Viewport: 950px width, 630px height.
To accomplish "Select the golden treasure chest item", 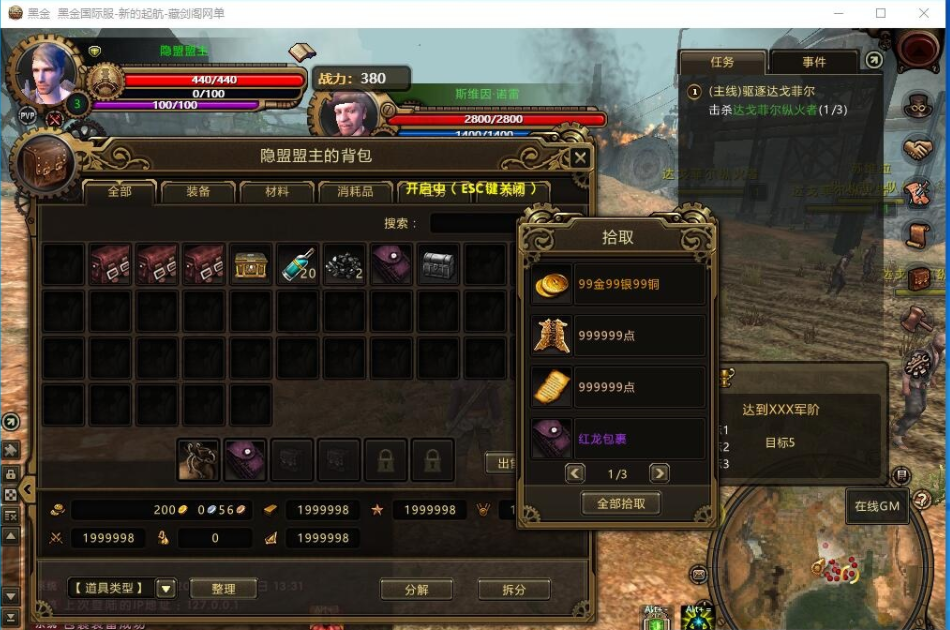I will click(250, 265).
